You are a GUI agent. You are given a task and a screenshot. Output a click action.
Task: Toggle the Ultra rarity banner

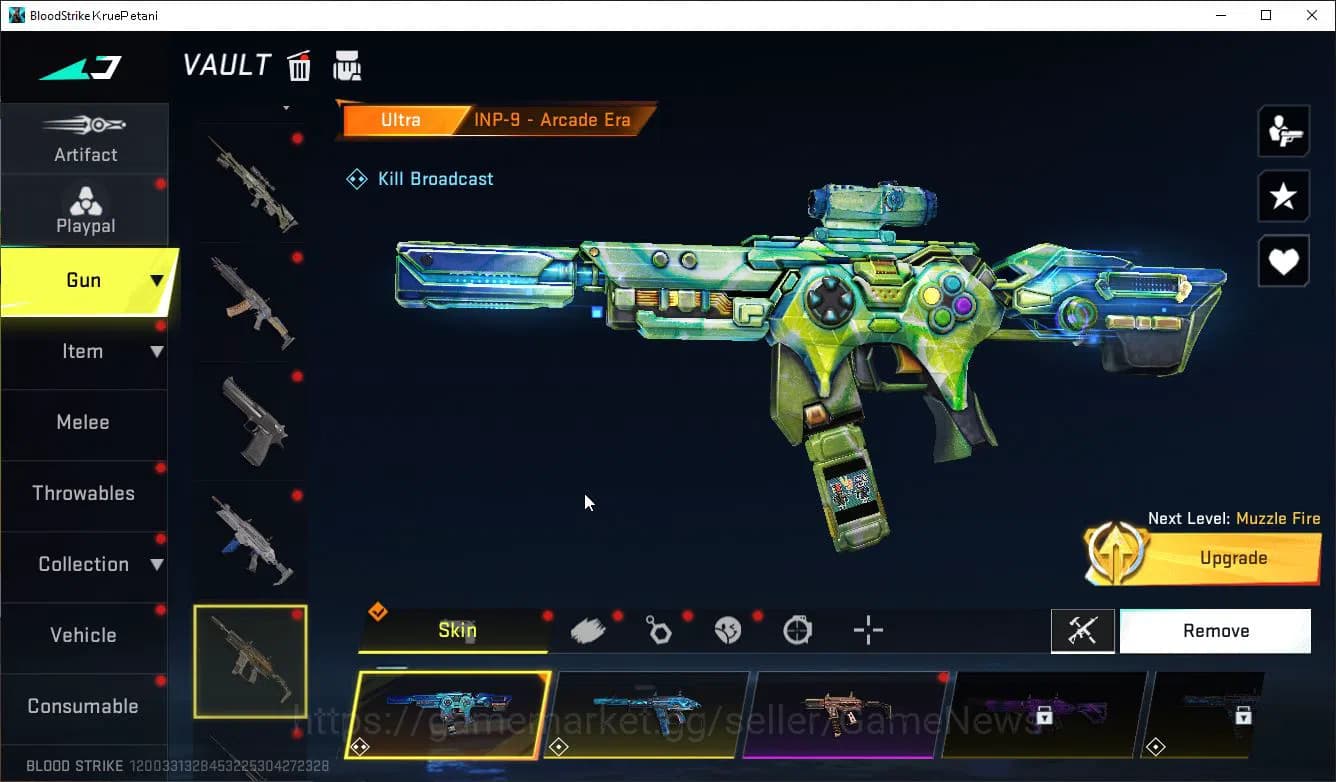click(x=400, y=119)
